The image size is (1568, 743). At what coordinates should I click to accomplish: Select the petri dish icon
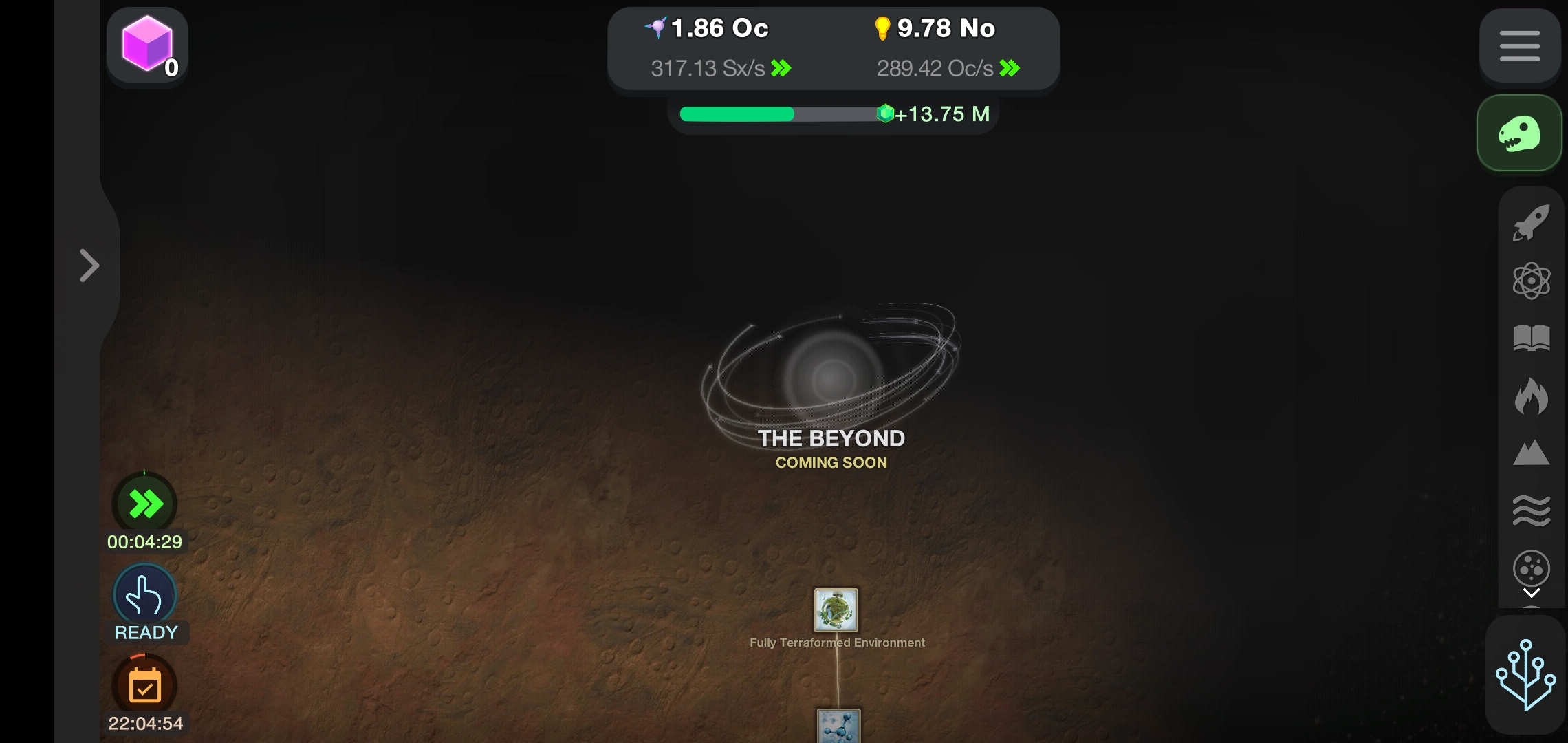(x=1532, y=568)
